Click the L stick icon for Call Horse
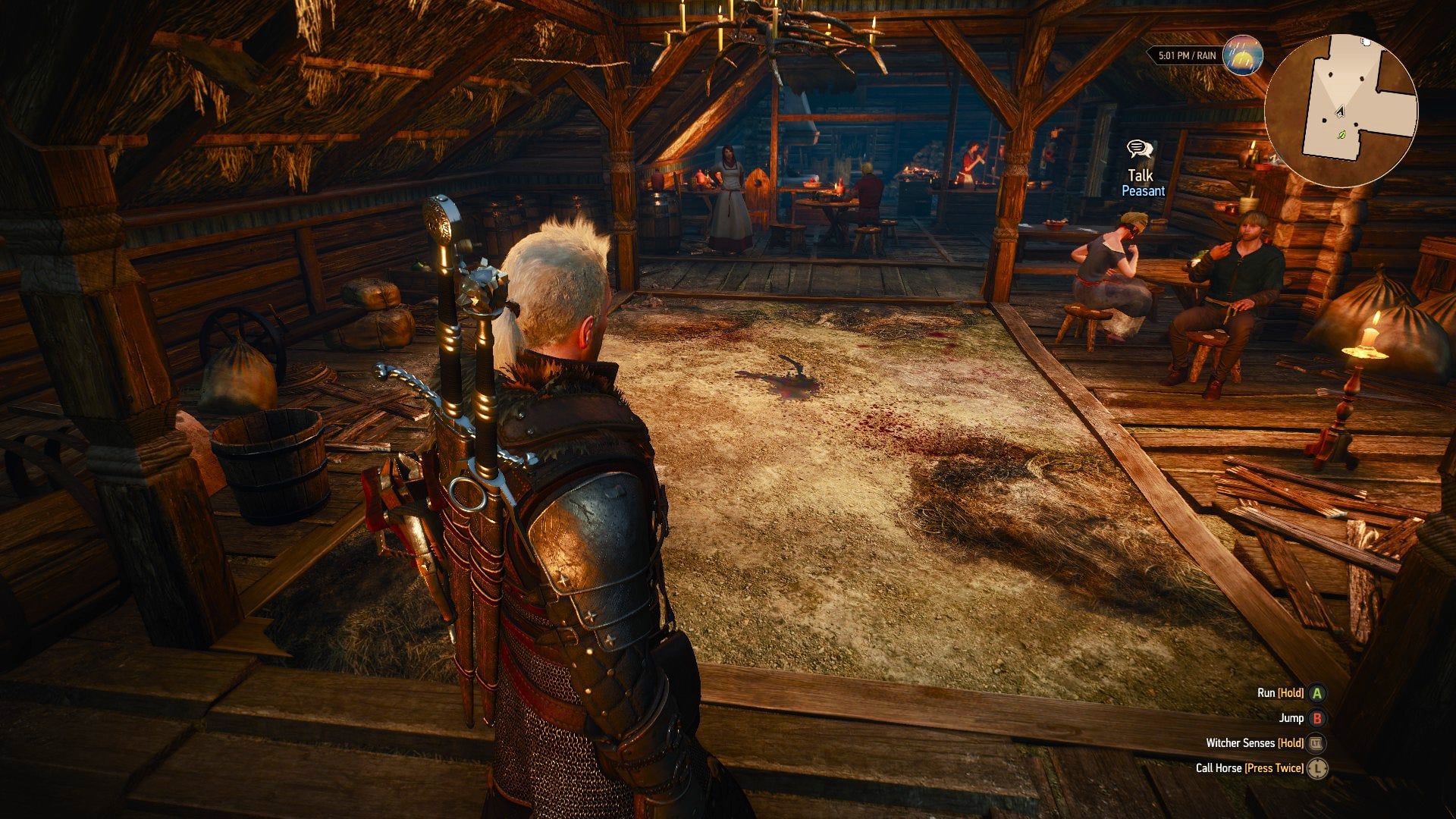Image resolution: width=1456 pixels, height=819 pixels. [x=1317, y=769]
